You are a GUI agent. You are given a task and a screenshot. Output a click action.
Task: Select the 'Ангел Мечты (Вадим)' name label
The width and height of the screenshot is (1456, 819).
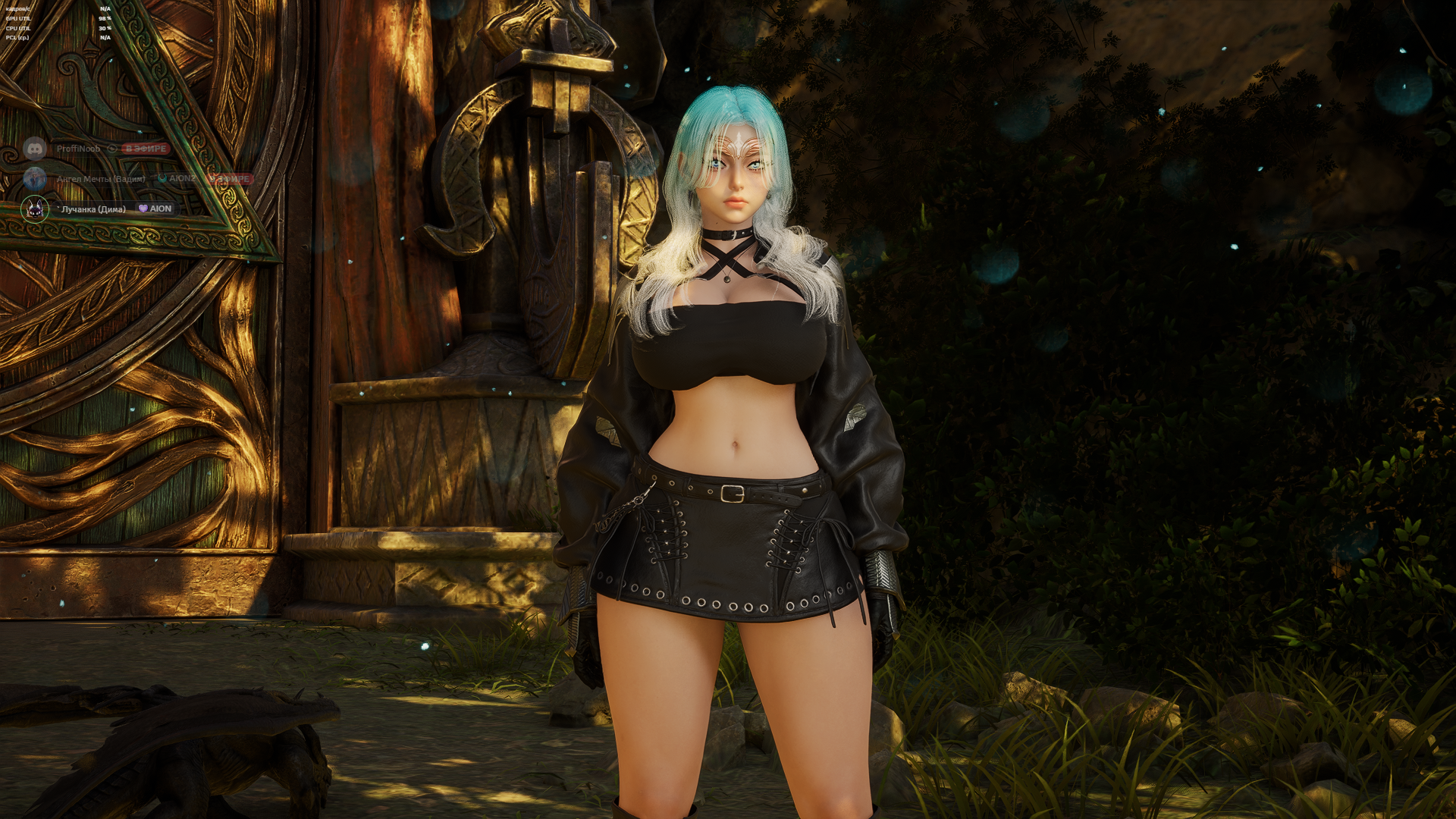101,179
